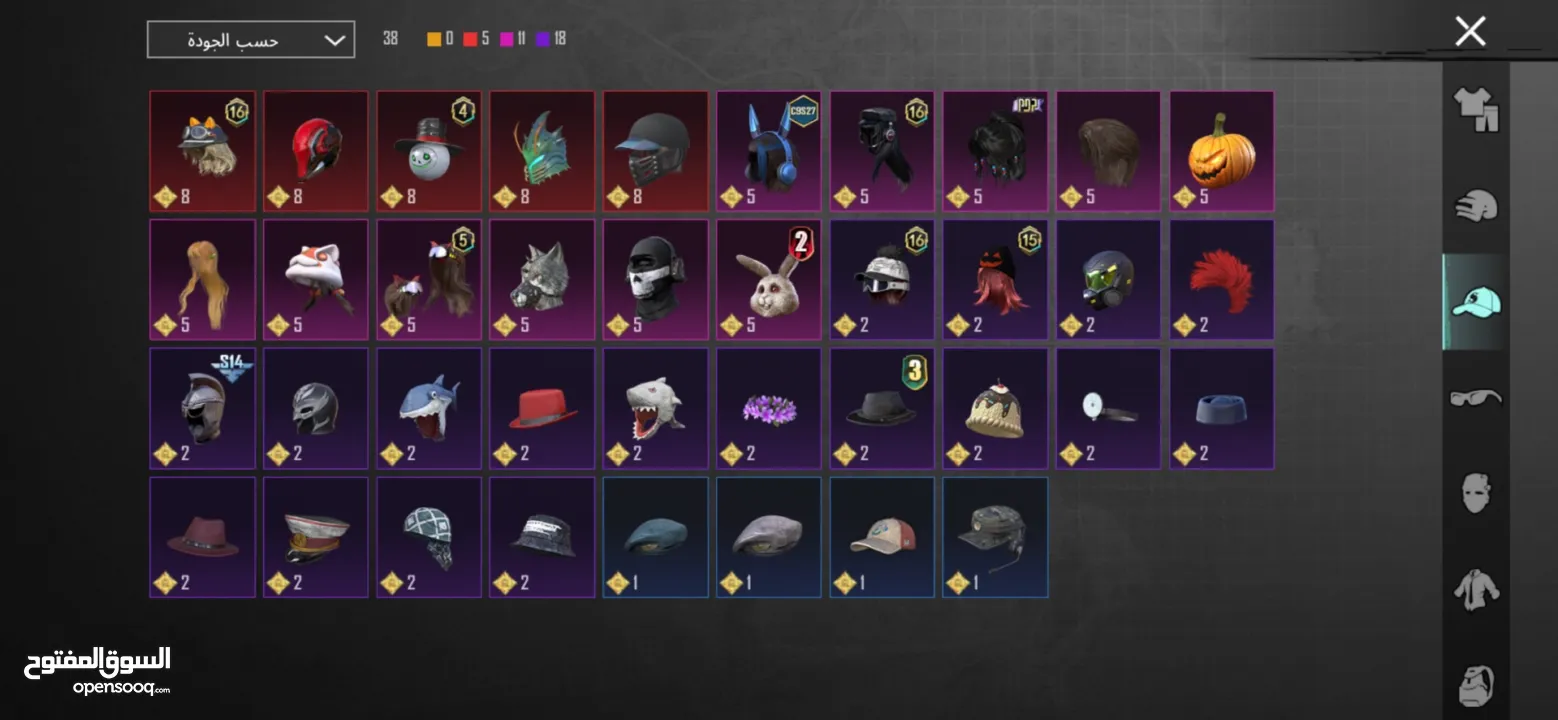The image size is (1558, 720).
Task: Switch to the outfits shirt tab
Action: click(x=1476, y=109)
